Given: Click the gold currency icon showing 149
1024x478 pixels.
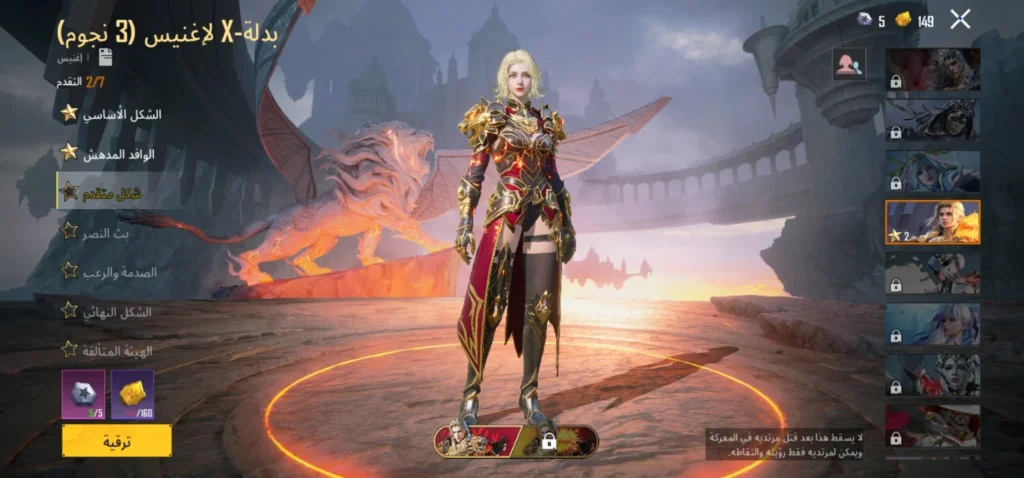Looking at the screenshot, I should click(x=903, y=19).
